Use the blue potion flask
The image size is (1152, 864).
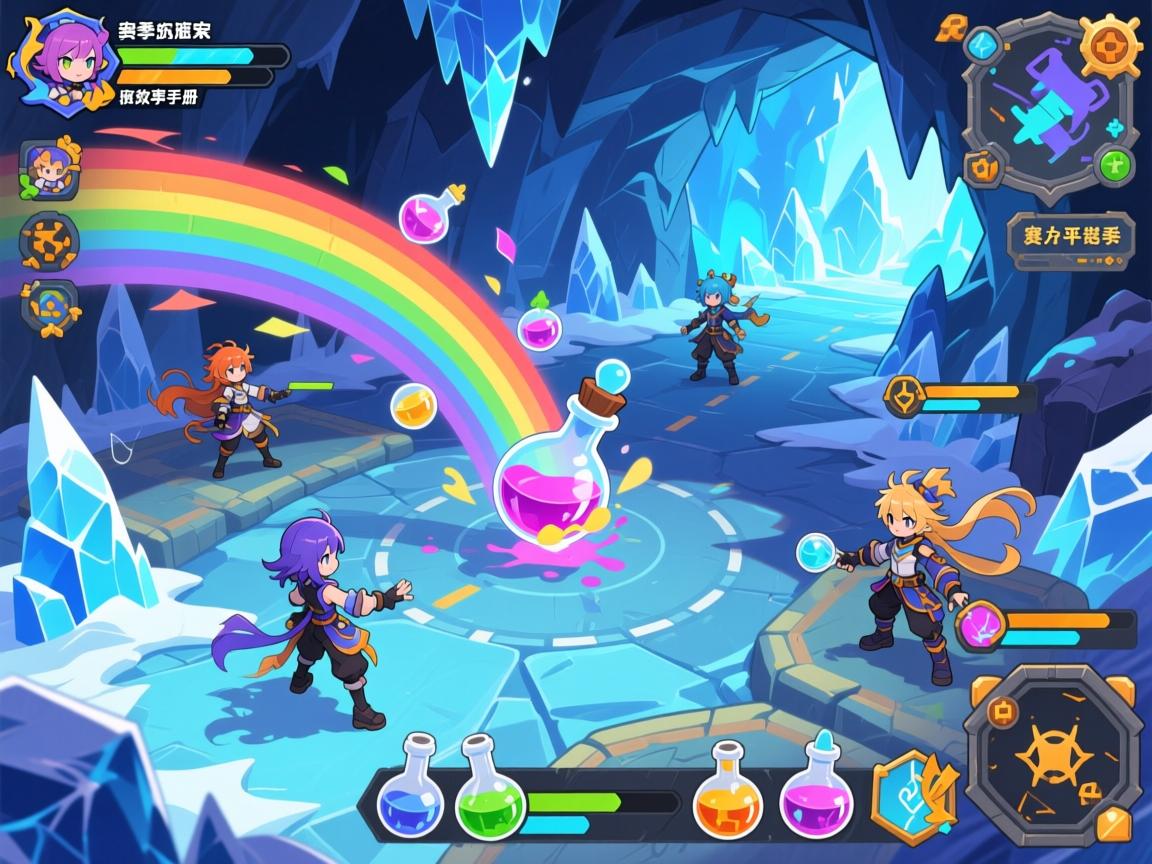click(410, 790)
